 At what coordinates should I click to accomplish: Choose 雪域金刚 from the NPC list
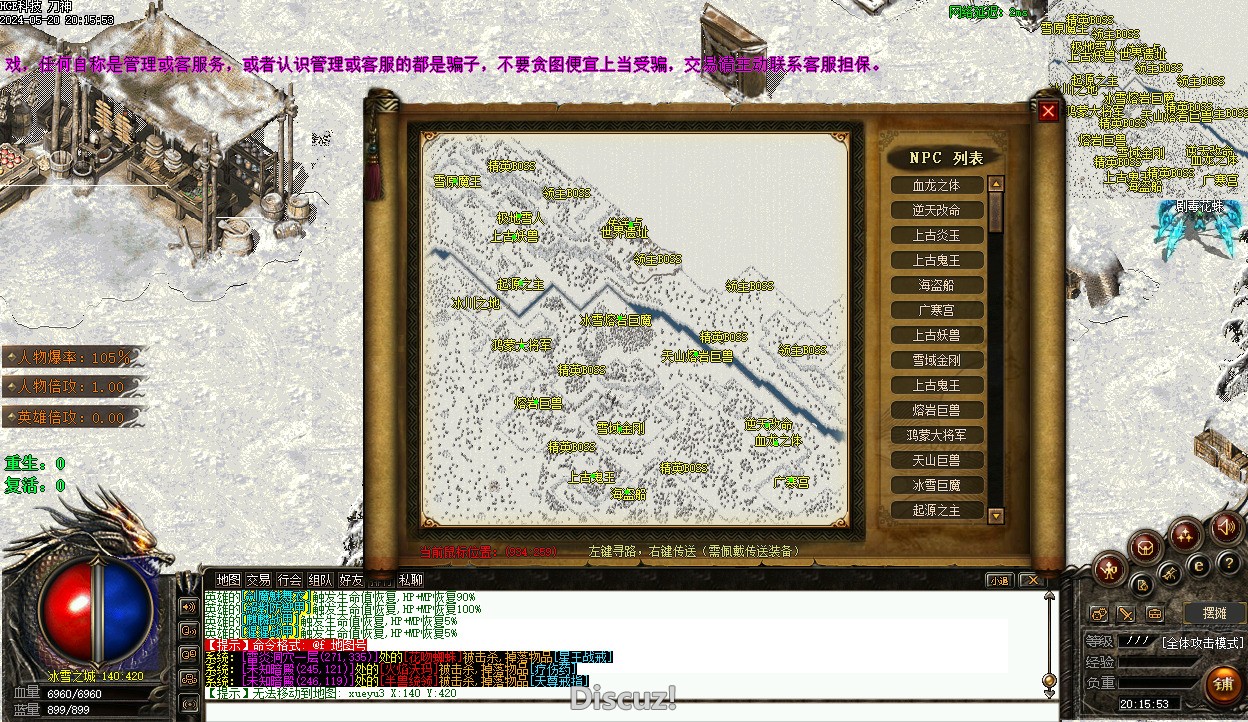click(936, 360)
